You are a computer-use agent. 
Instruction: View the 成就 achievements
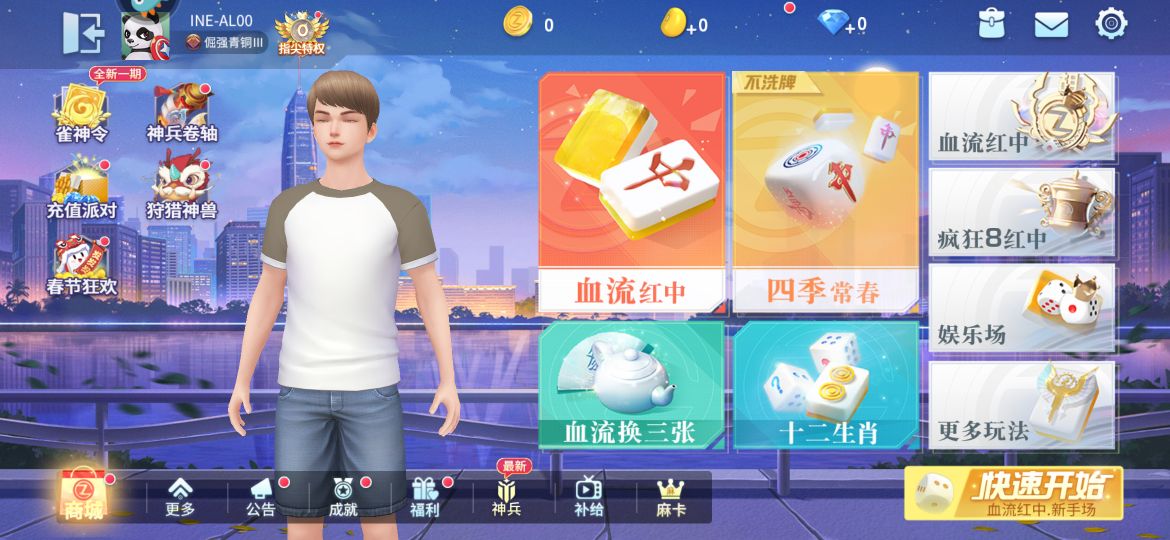click(x=343, y=496)
